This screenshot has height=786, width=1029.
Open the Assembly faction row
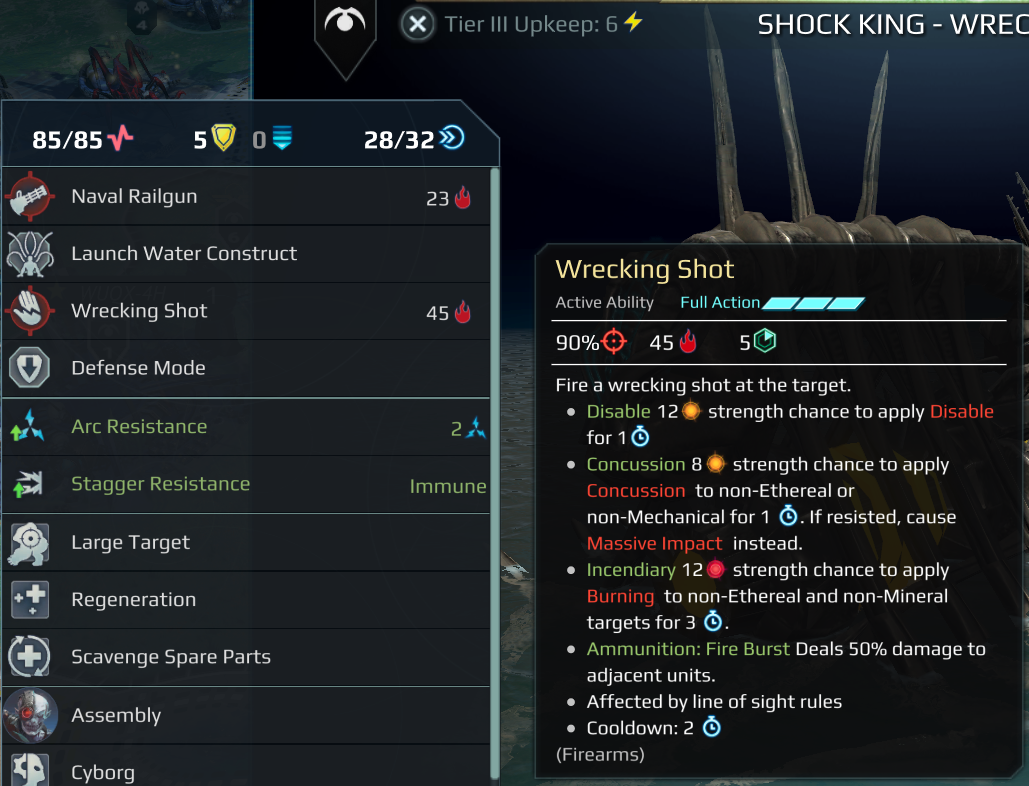click(240, 715)
